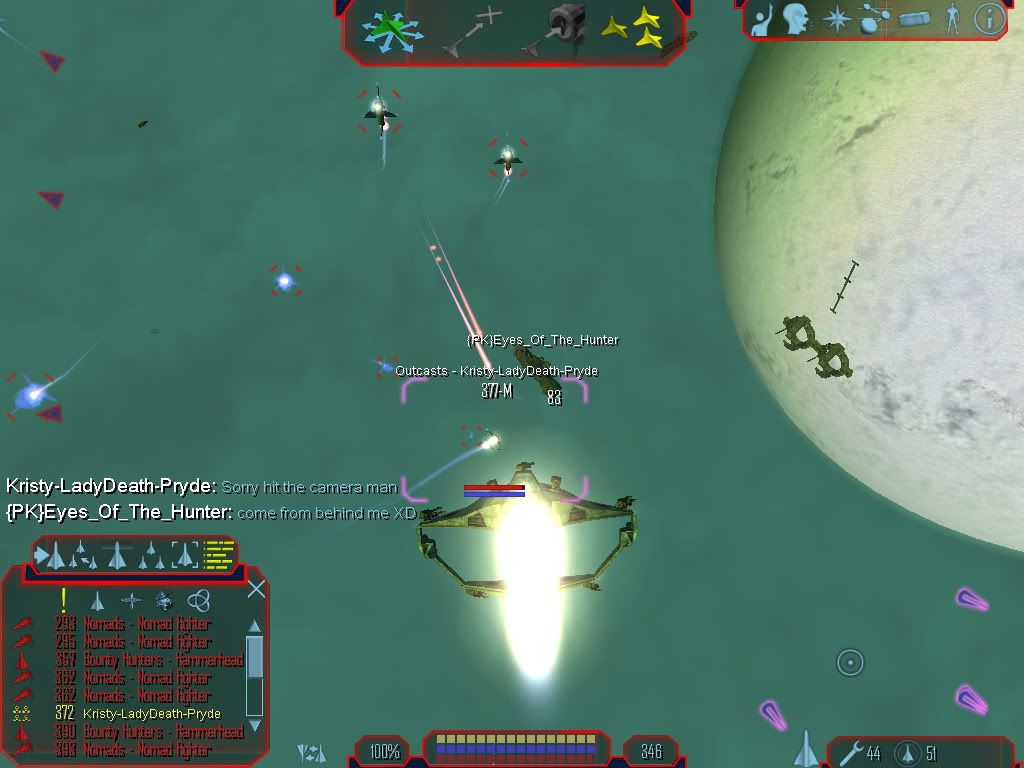This screenshot has width=1024, height=768.
Task: Show important contacts with the yellow exclamation filter
Action: point(64,600)
